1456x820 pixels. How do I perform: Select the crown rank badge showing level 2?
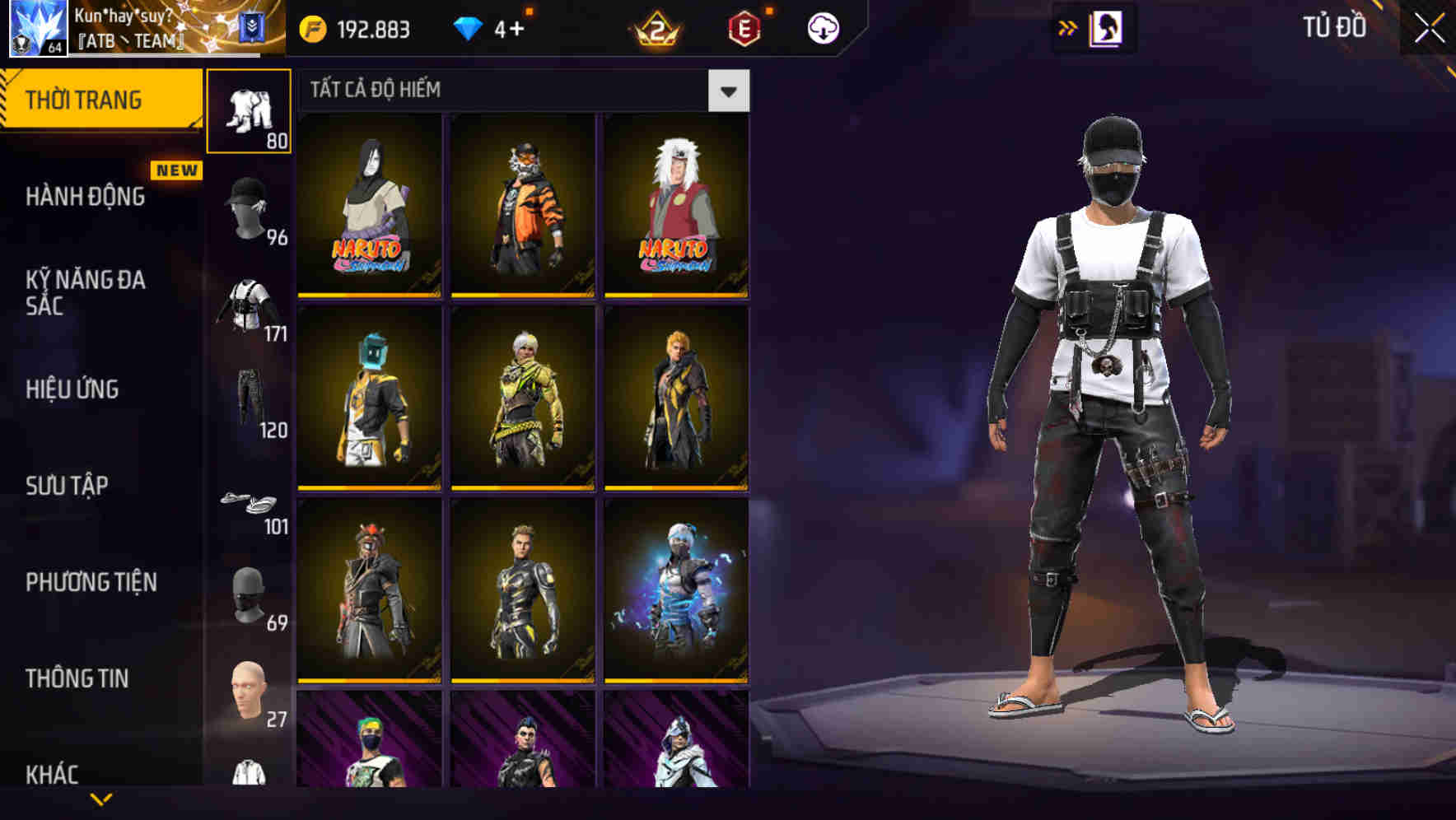[x=653, y=27]
